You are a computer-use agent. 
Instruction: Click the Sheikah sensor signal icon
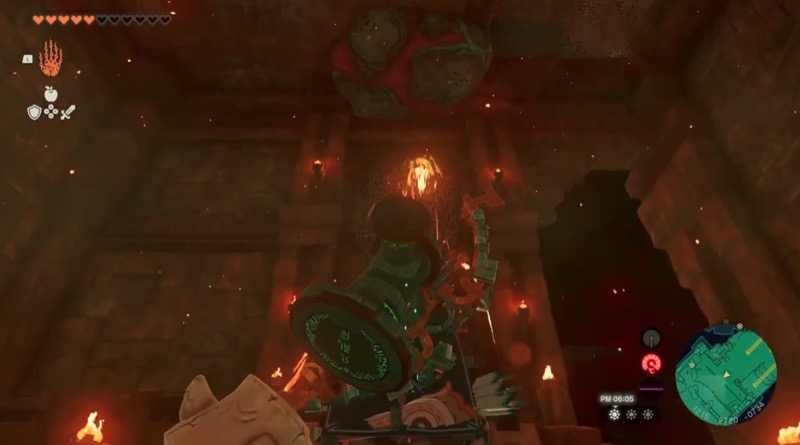click(x=651, y=338)
